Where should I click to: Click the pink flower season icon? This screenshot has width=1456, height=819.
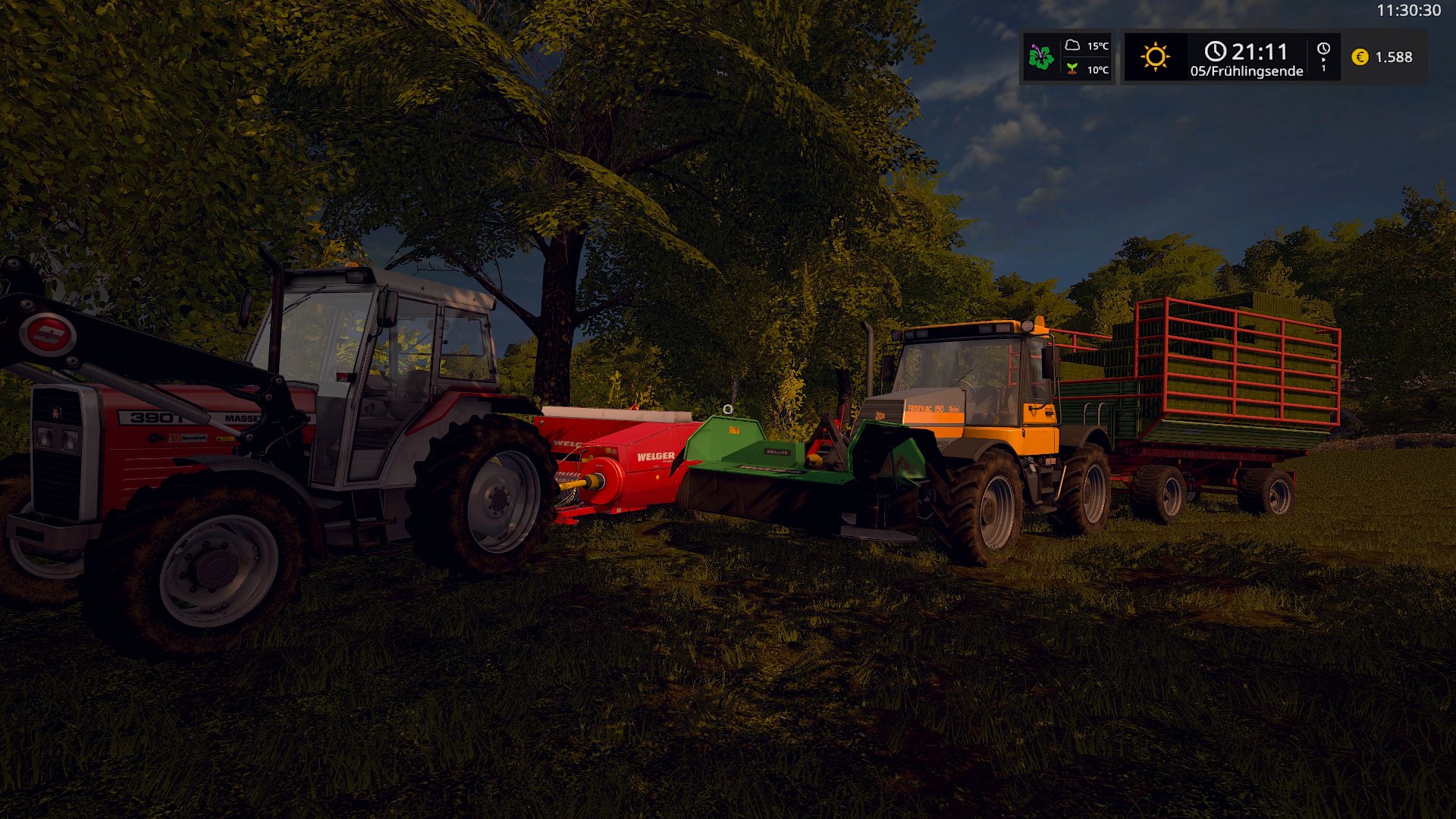tap(1041, 57)
